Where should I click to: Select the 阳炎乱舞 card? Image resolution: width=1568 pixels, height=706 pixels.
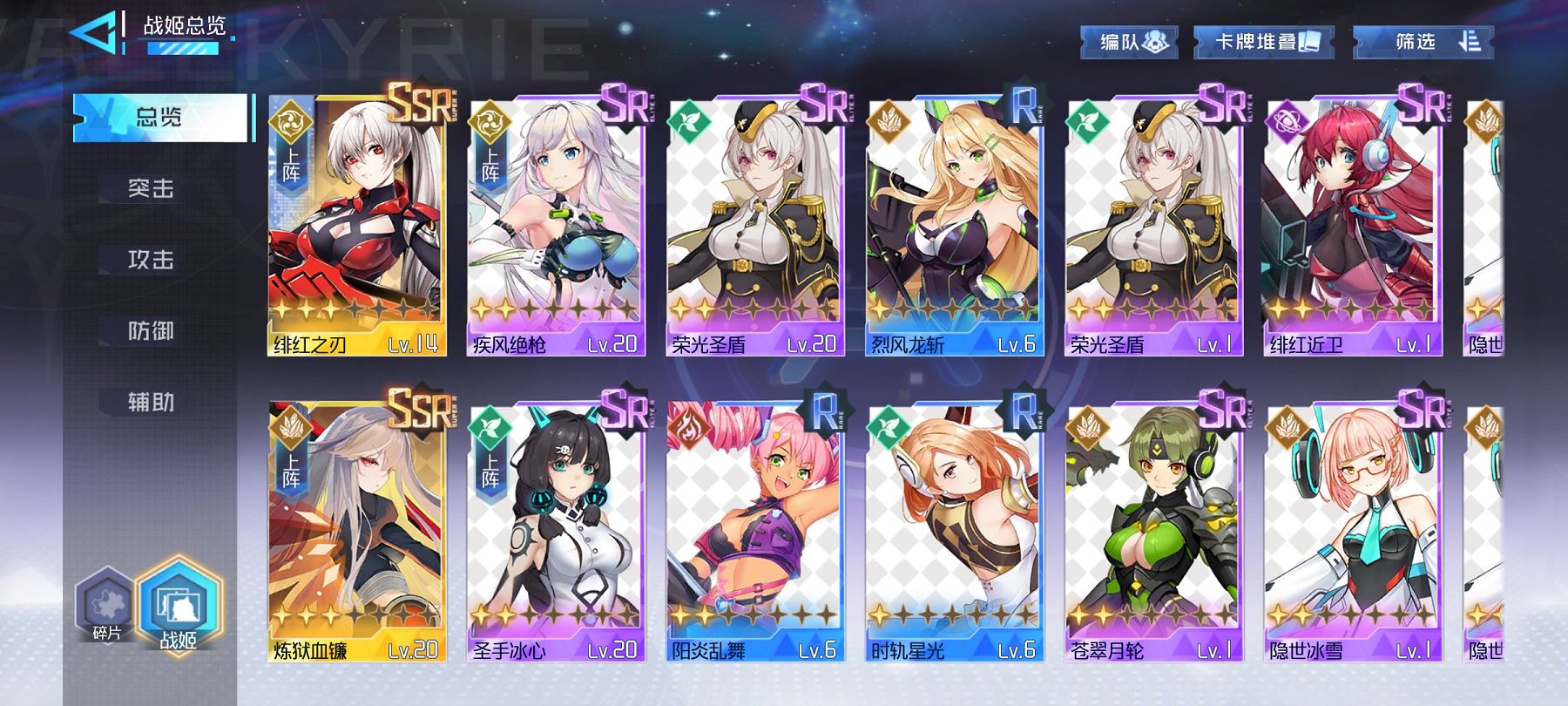coord(754,532)
